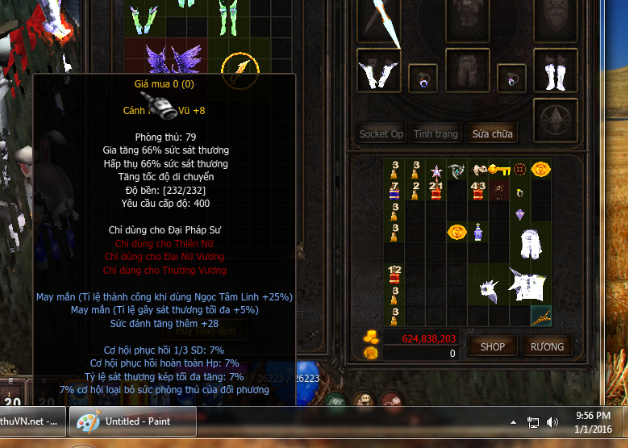Open the RƯƠNG storage chest
Viewport: 628px width, 448px height.
pyautogui.click(x=548, y=346)
